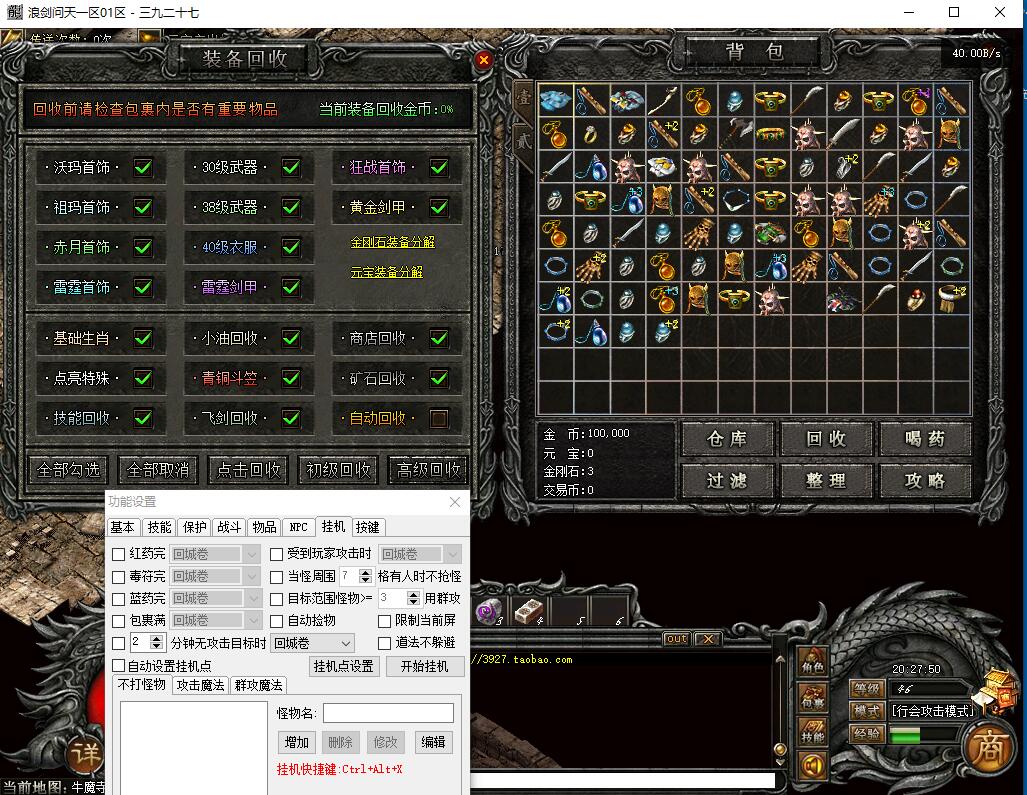Click the 整理 button to sort the bag

click(826, 481)
